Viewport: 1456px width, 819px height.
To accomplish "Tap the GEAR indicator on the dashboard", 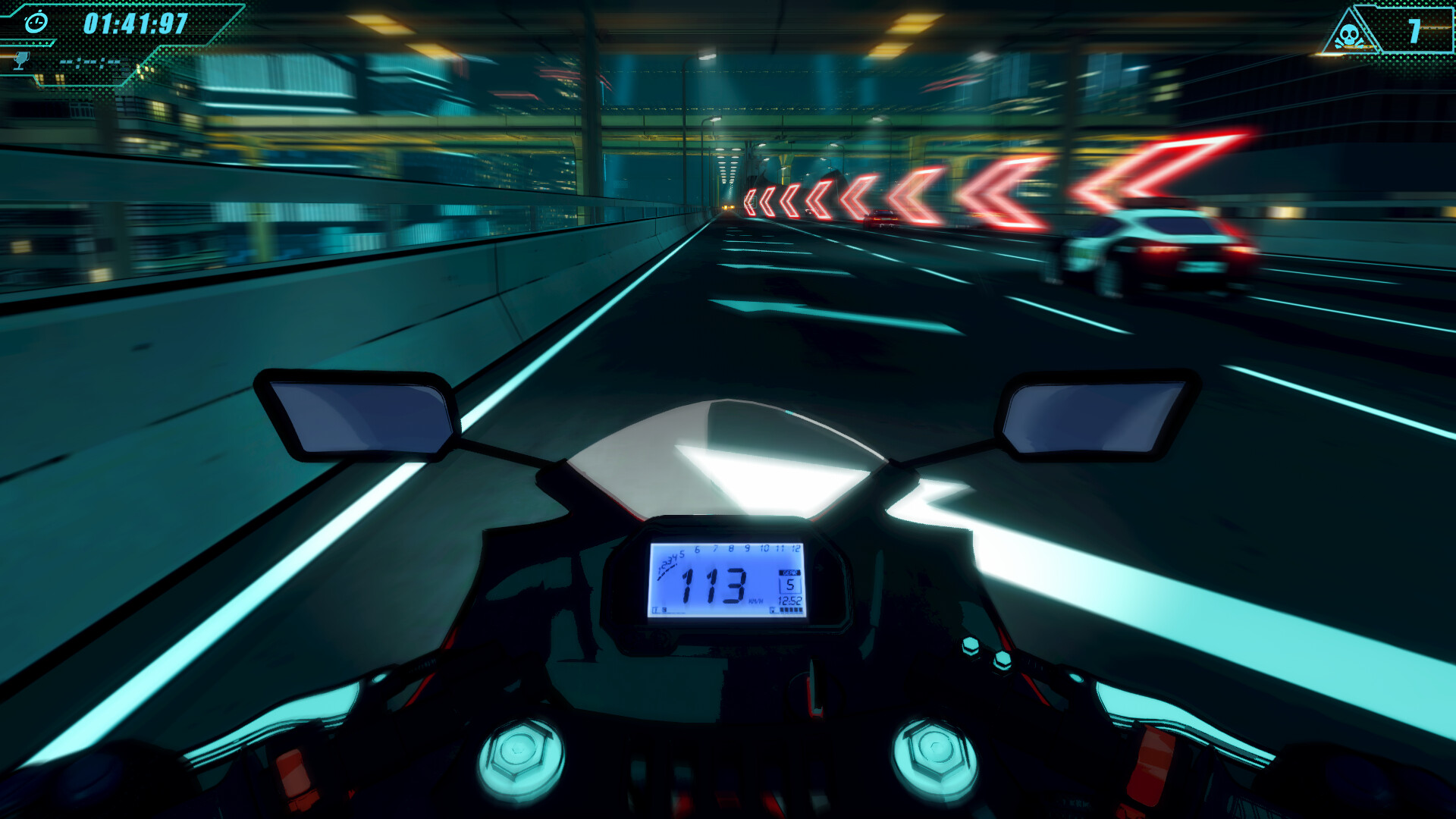I will point(789,573).
